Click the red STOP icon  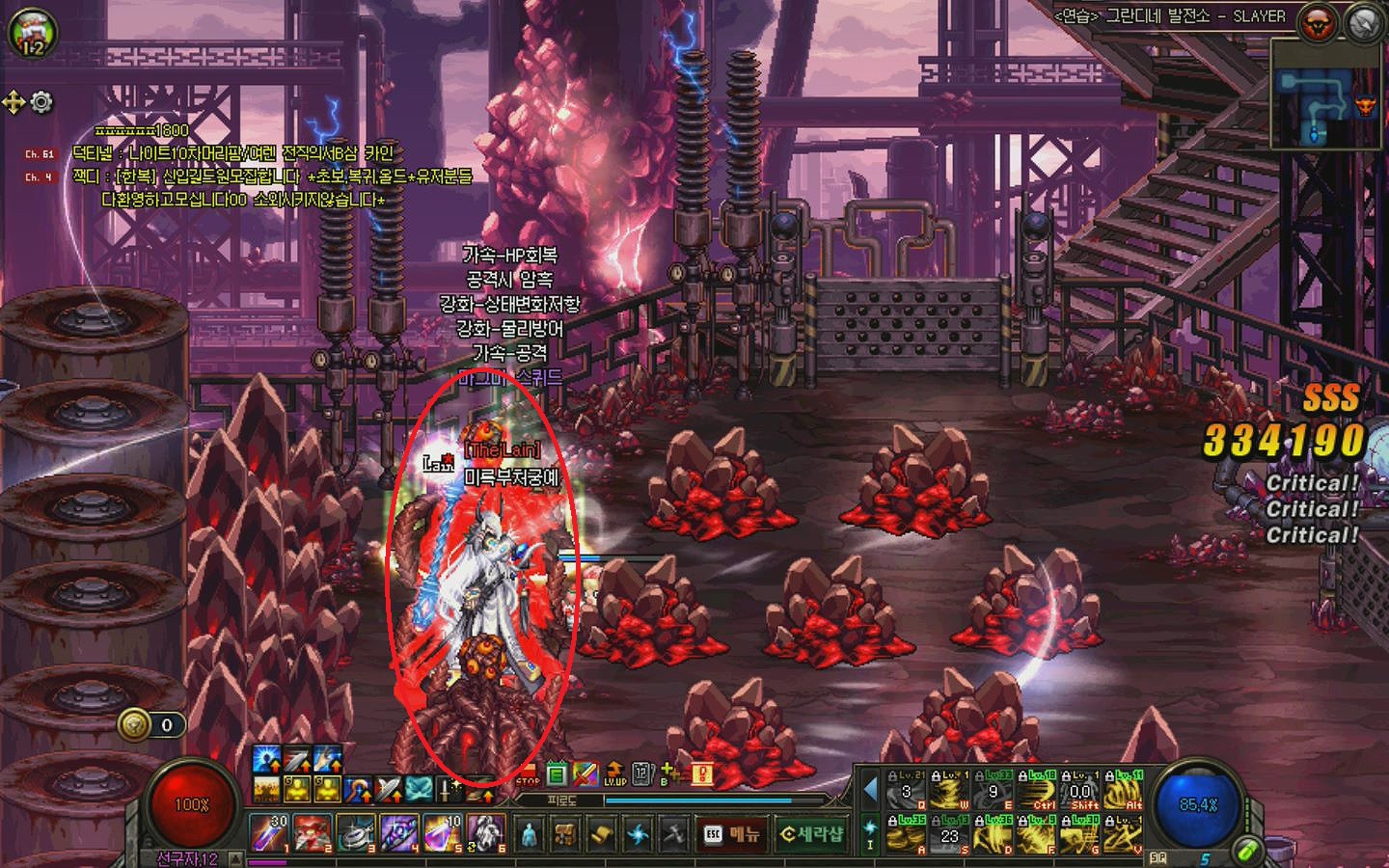pyautogui.click(x=528, y=775)
